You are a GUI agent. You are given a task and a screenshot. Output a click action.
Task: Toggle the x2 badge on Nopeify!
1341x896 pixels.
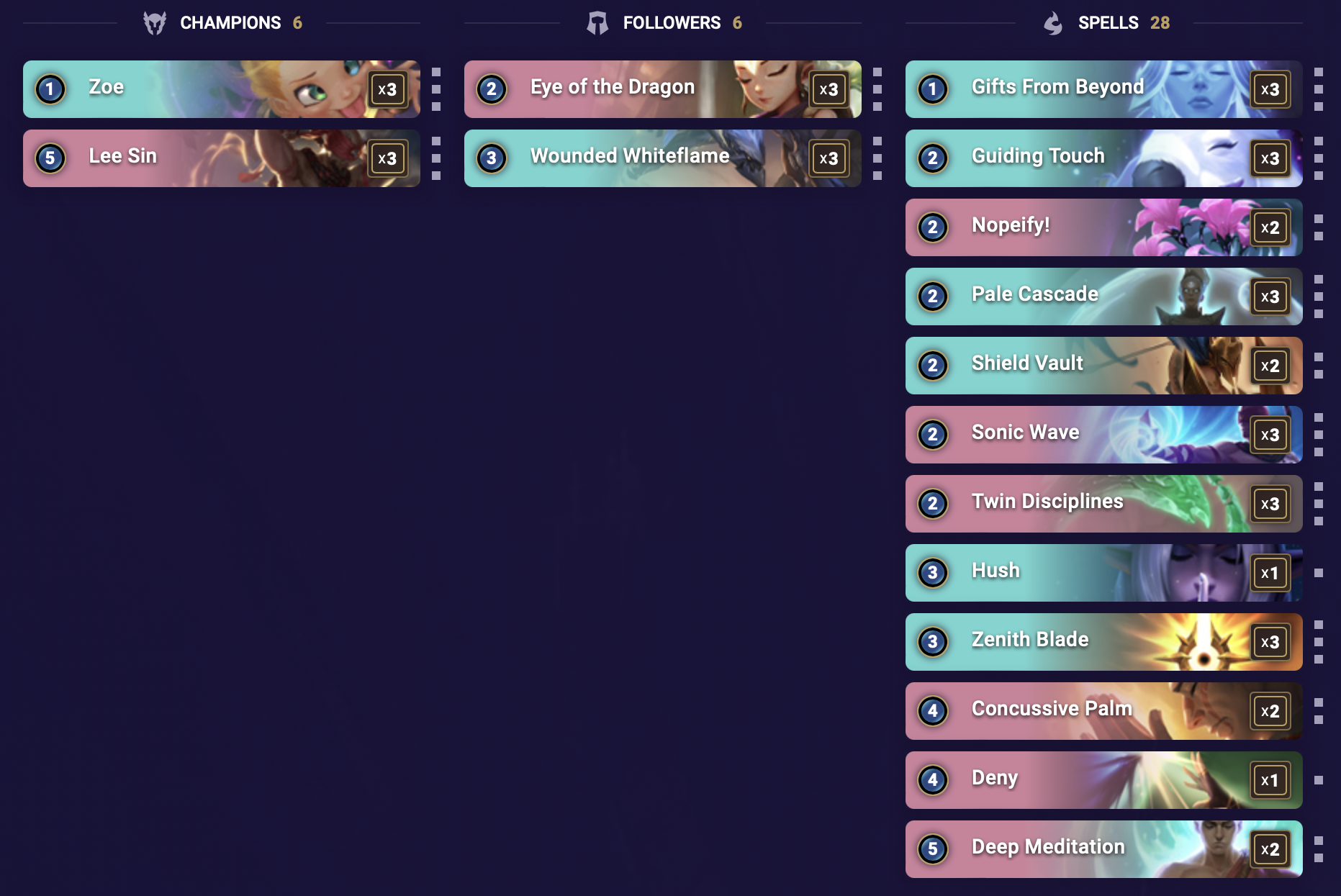[1270, 227]
